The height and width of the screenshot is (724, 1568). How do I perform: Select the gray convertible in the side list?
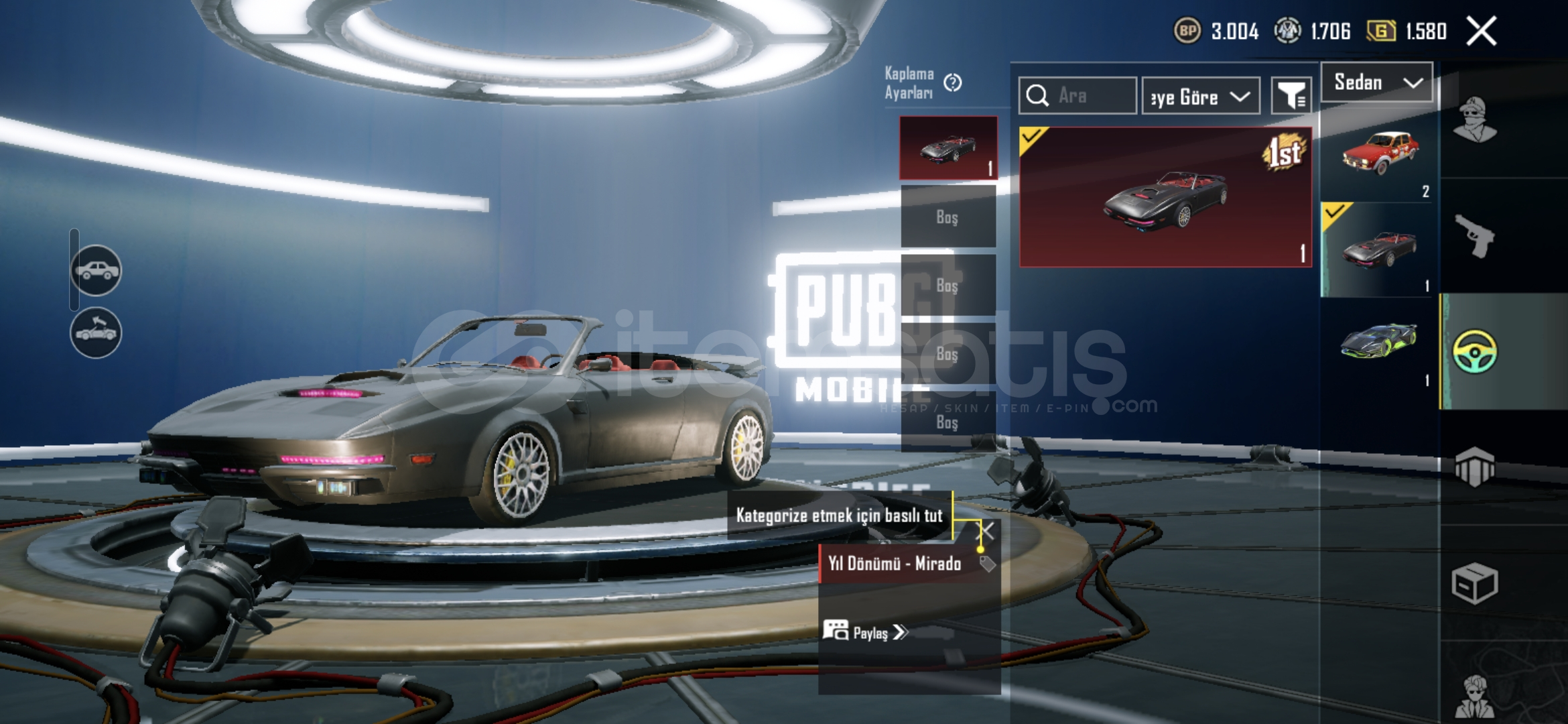tap(1379, 249)
